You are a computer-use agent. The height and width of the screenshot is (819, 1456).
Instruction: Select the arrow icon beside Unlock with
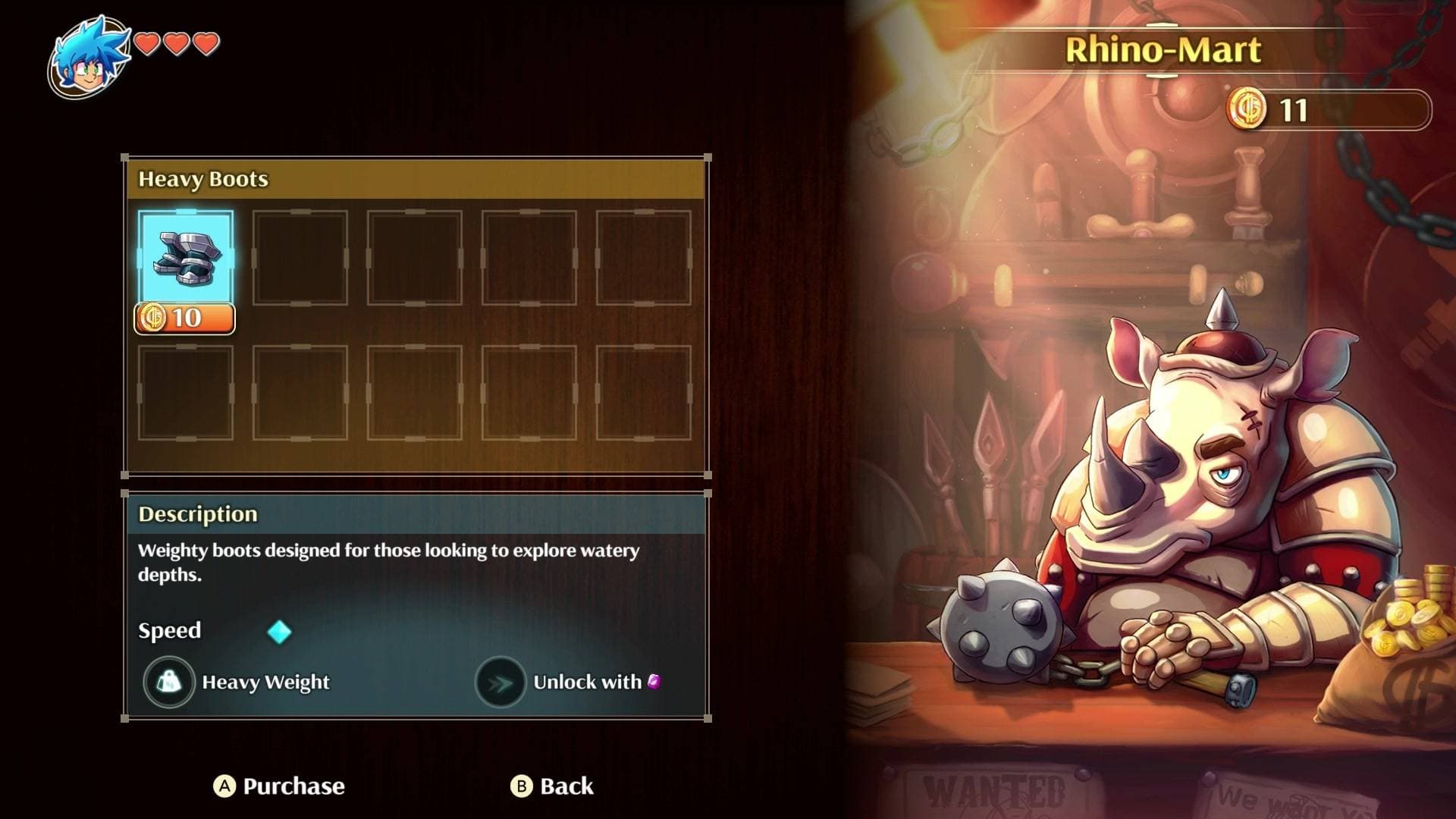coord(500,681)
